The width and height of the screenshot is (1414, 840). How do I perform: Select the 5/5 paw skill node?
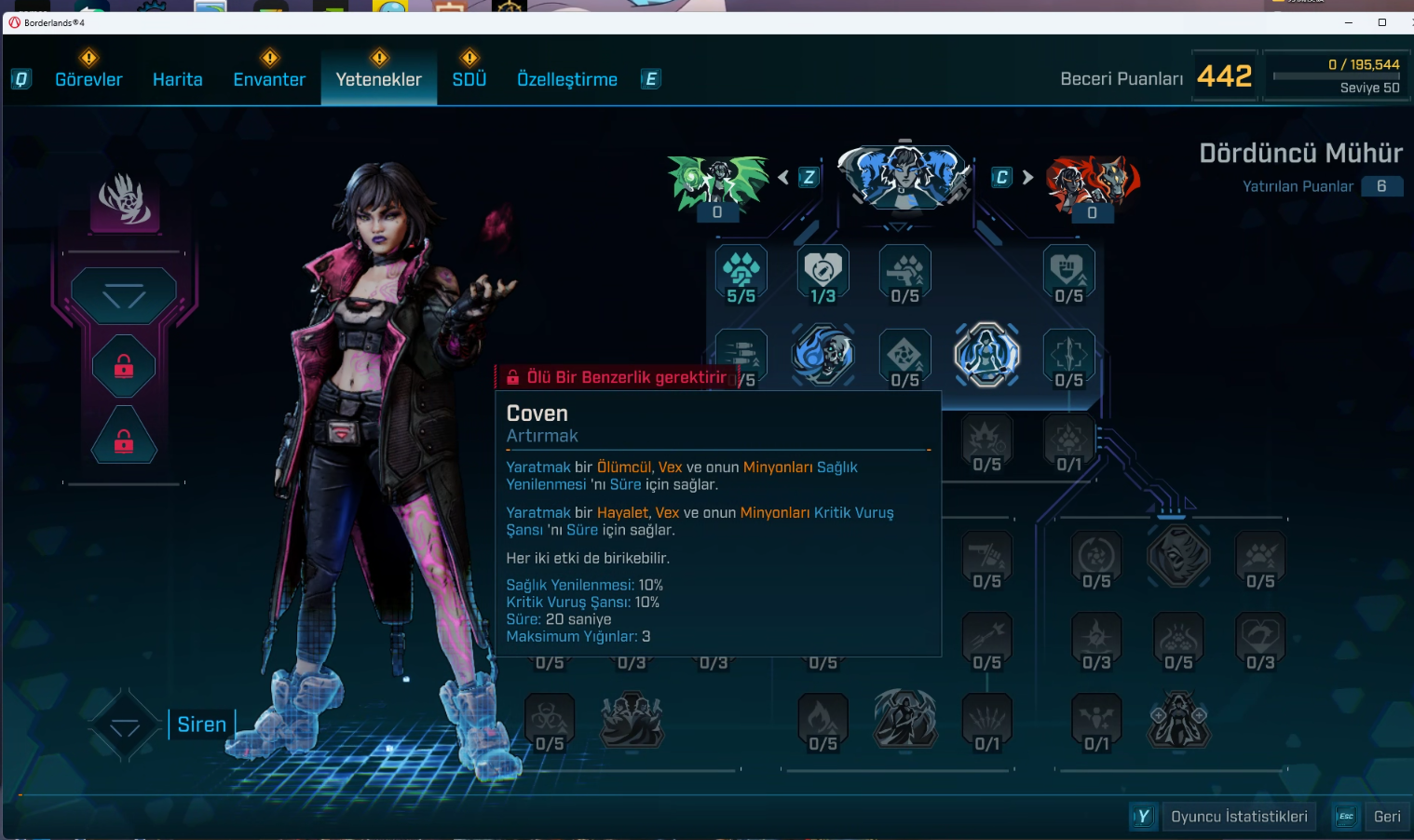[741, 271]
